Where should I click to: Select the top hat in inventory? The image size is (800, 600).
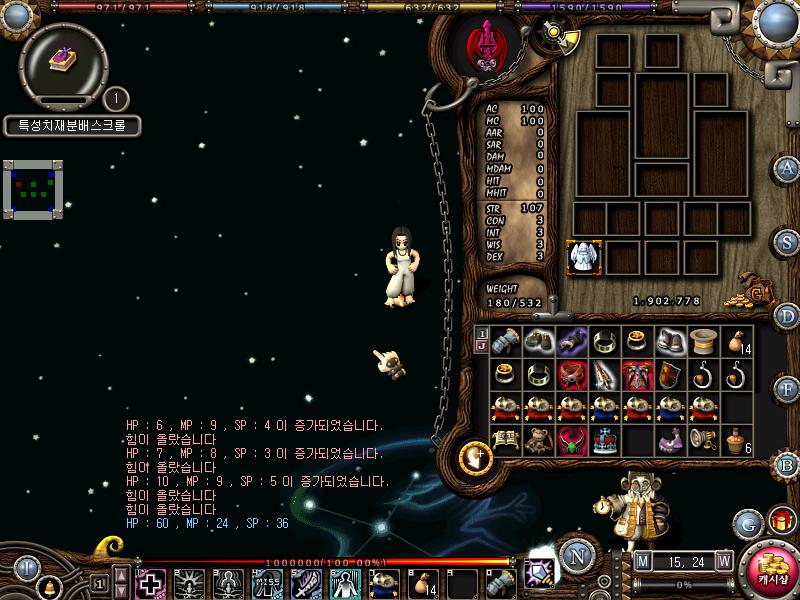pyautogui.click(x=704, y=341)
